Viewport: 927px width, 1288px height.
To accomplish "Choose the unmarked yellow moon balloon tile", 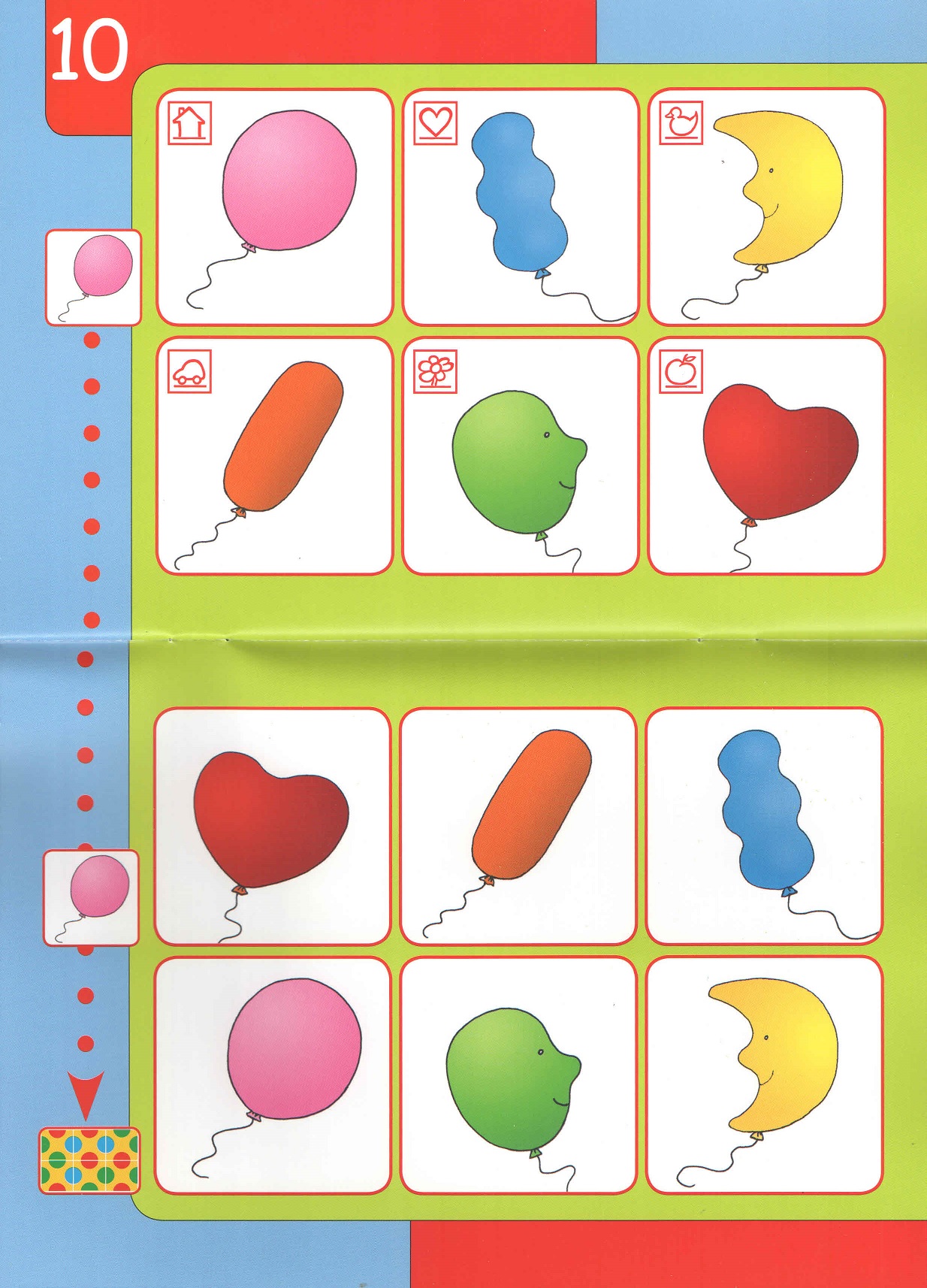I will tap(764, 1075).
